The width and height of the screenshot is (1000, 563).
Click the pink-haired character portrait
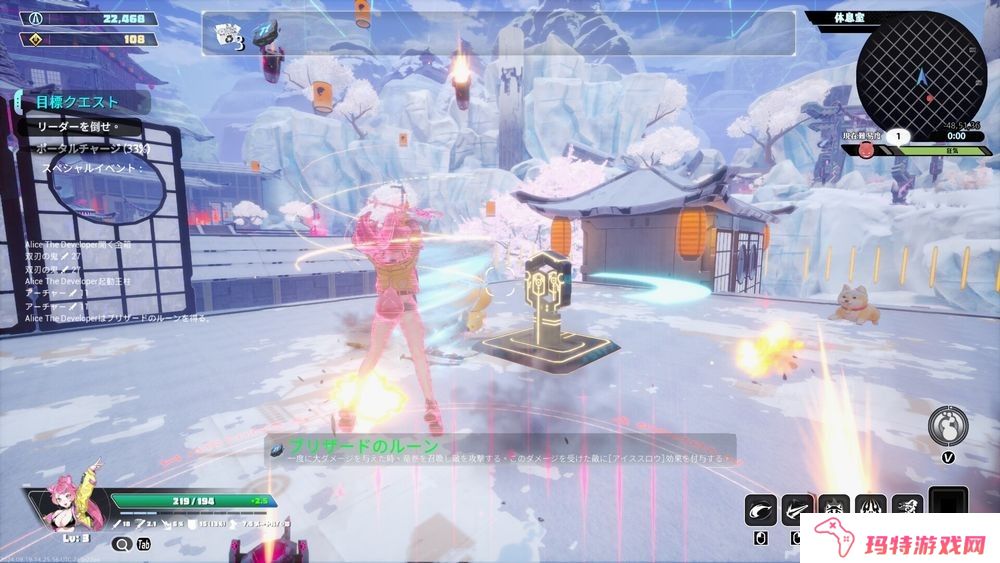point(67,507)
